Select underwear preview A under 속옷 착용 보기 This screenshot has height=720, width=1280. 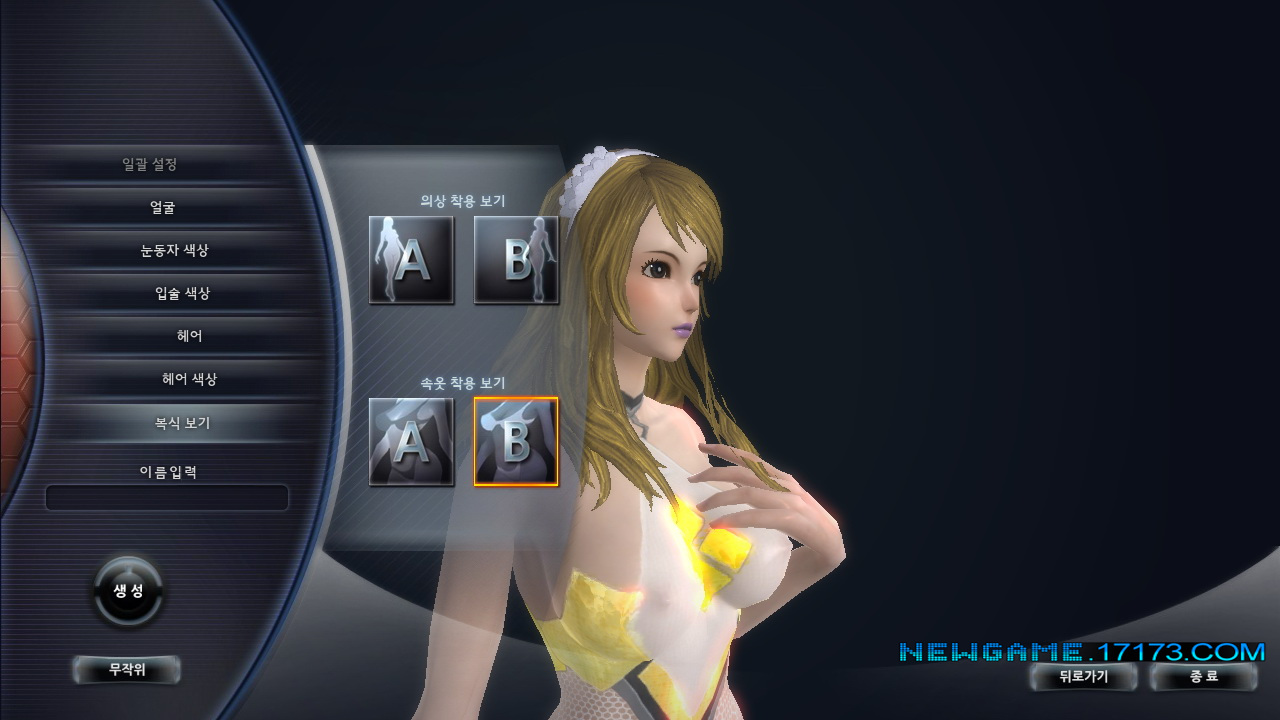pyautogui.click(x=411, y=442)
